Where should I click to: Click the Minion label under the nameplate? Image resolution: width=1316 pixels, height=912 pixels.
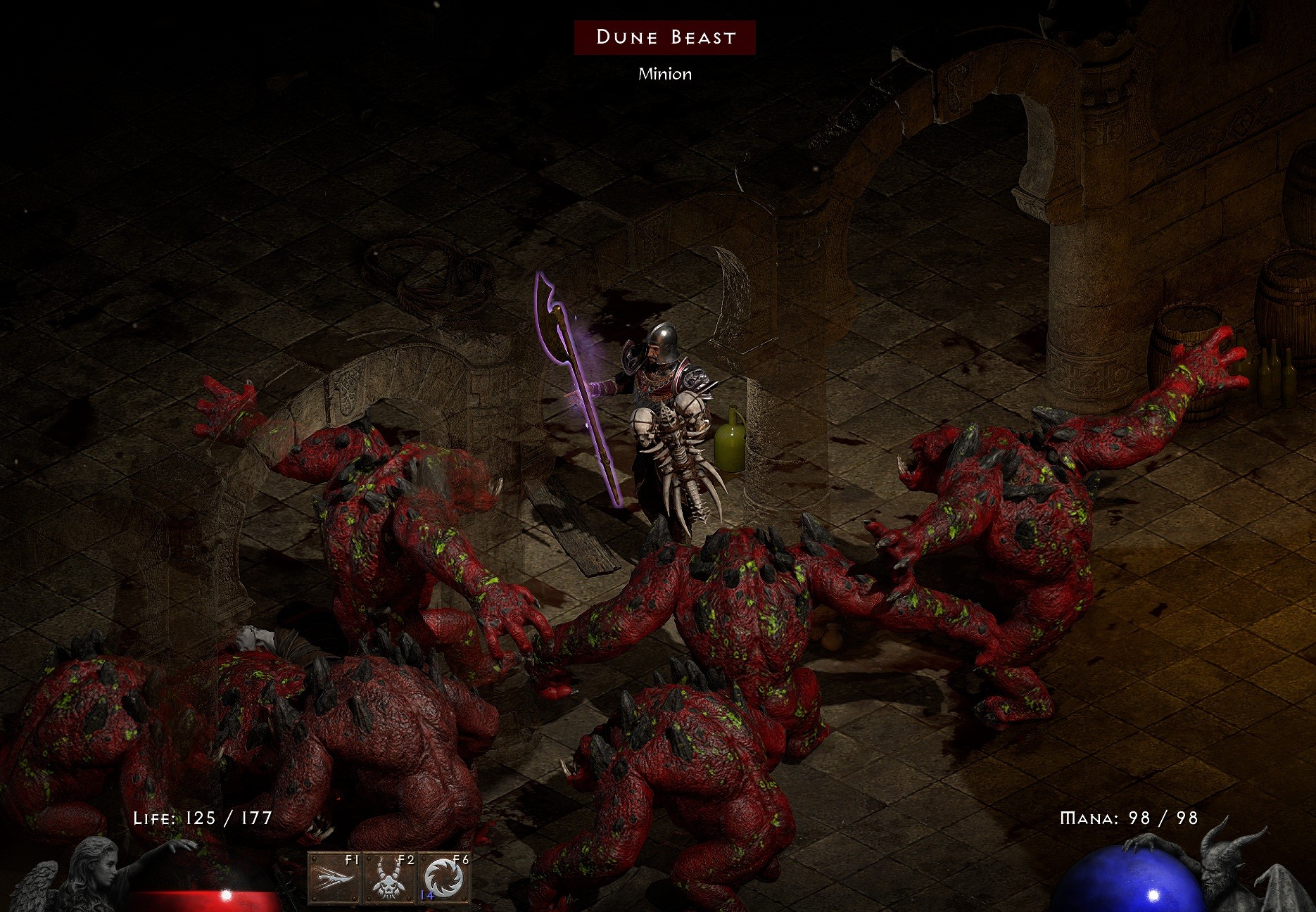[665, 73]
